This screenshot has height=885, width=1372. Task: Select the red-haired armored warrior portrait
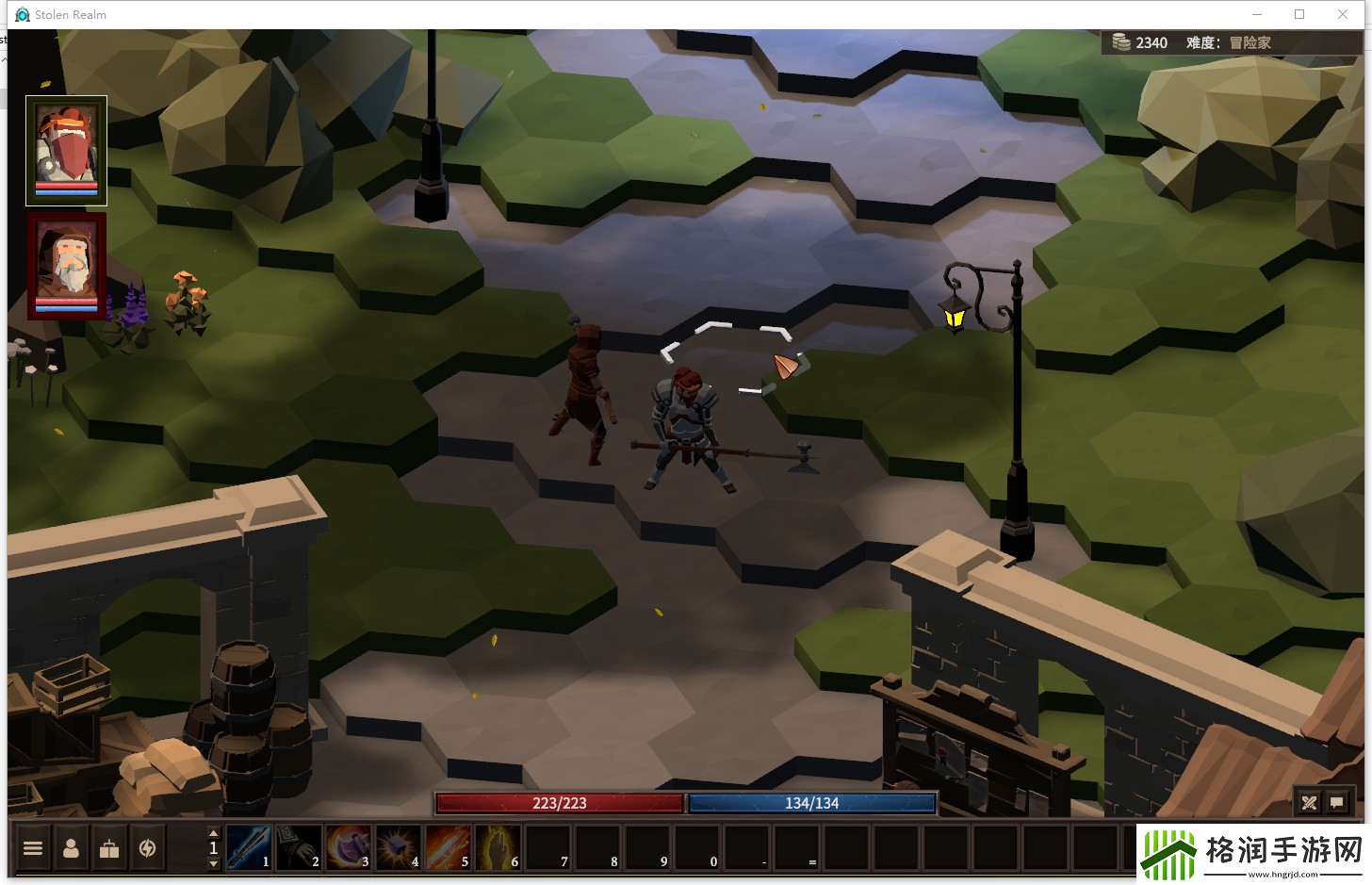click(x=66, y=150)
